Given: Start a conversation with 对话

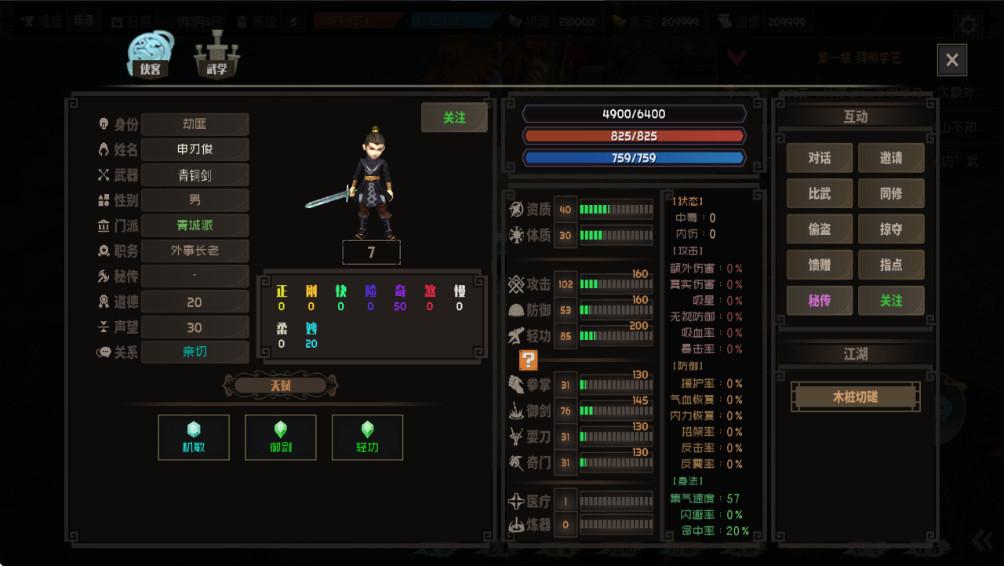Looking at the screenshot, I should (x=819, y=158).
